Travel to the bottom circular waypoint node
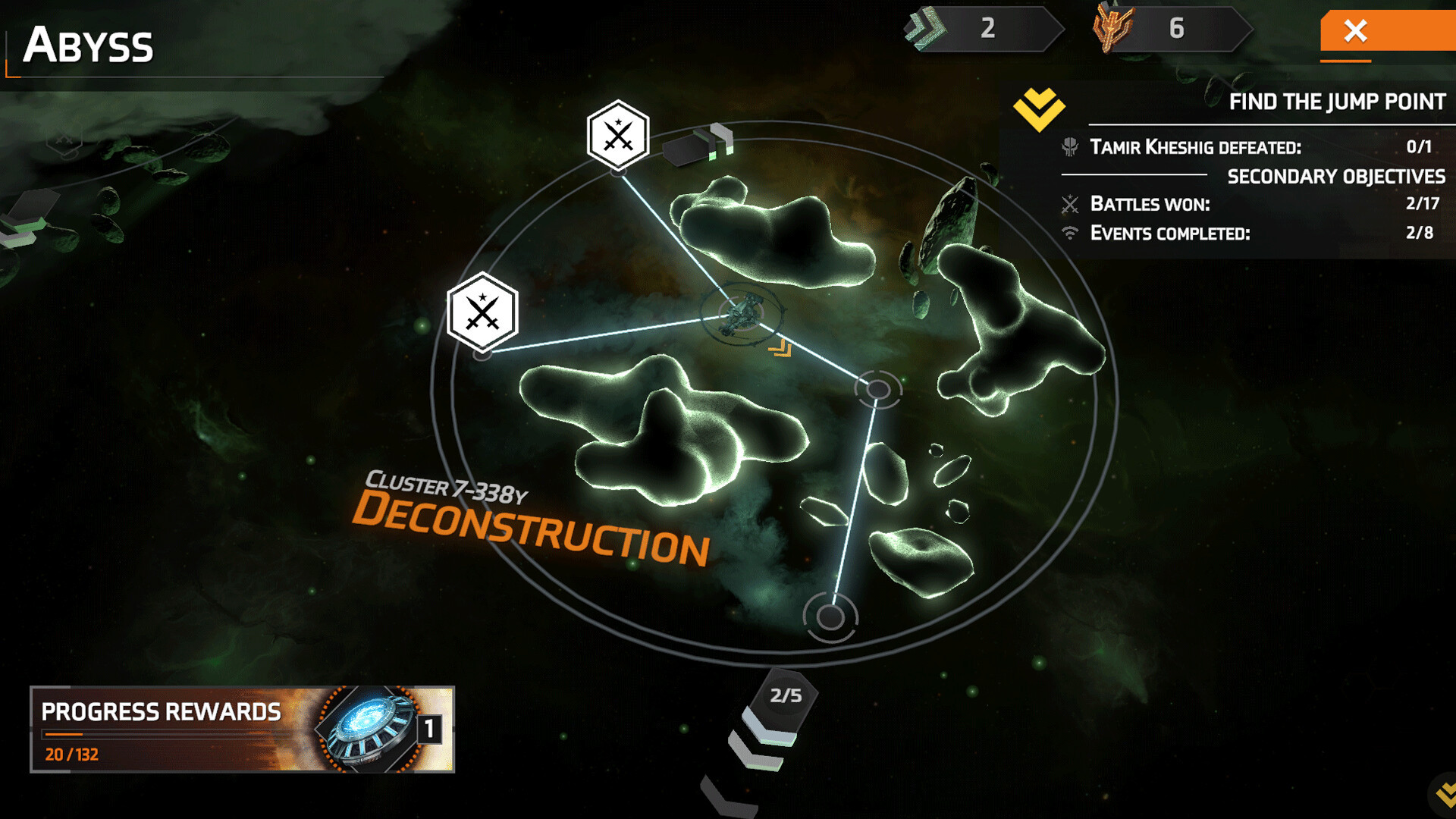Viewport: 1456px width, 819px height. [830, 617]
